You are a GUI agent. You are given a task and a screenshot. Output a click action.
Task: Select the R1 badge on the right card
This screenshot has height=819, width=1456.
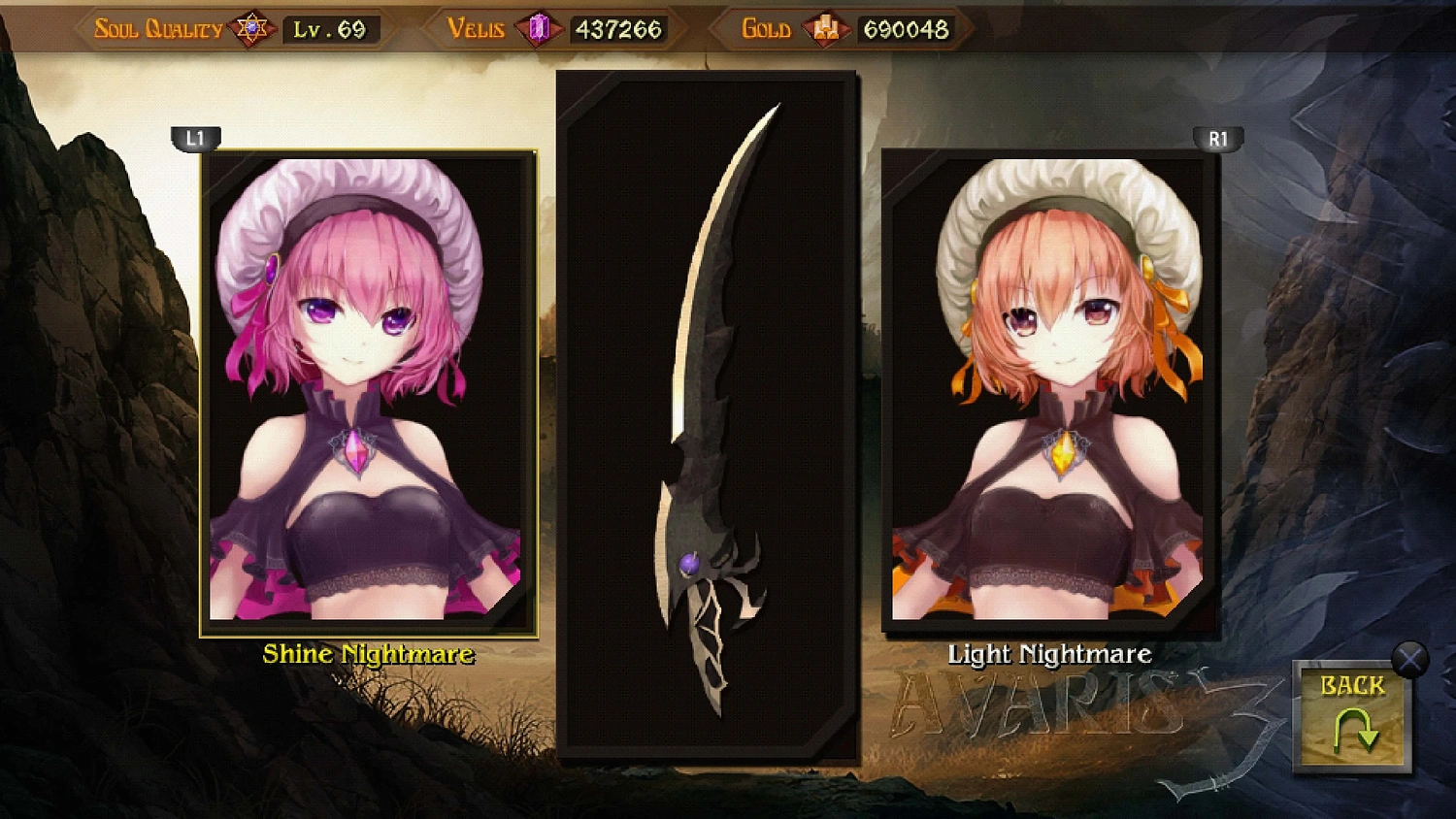pos(1219,138)
